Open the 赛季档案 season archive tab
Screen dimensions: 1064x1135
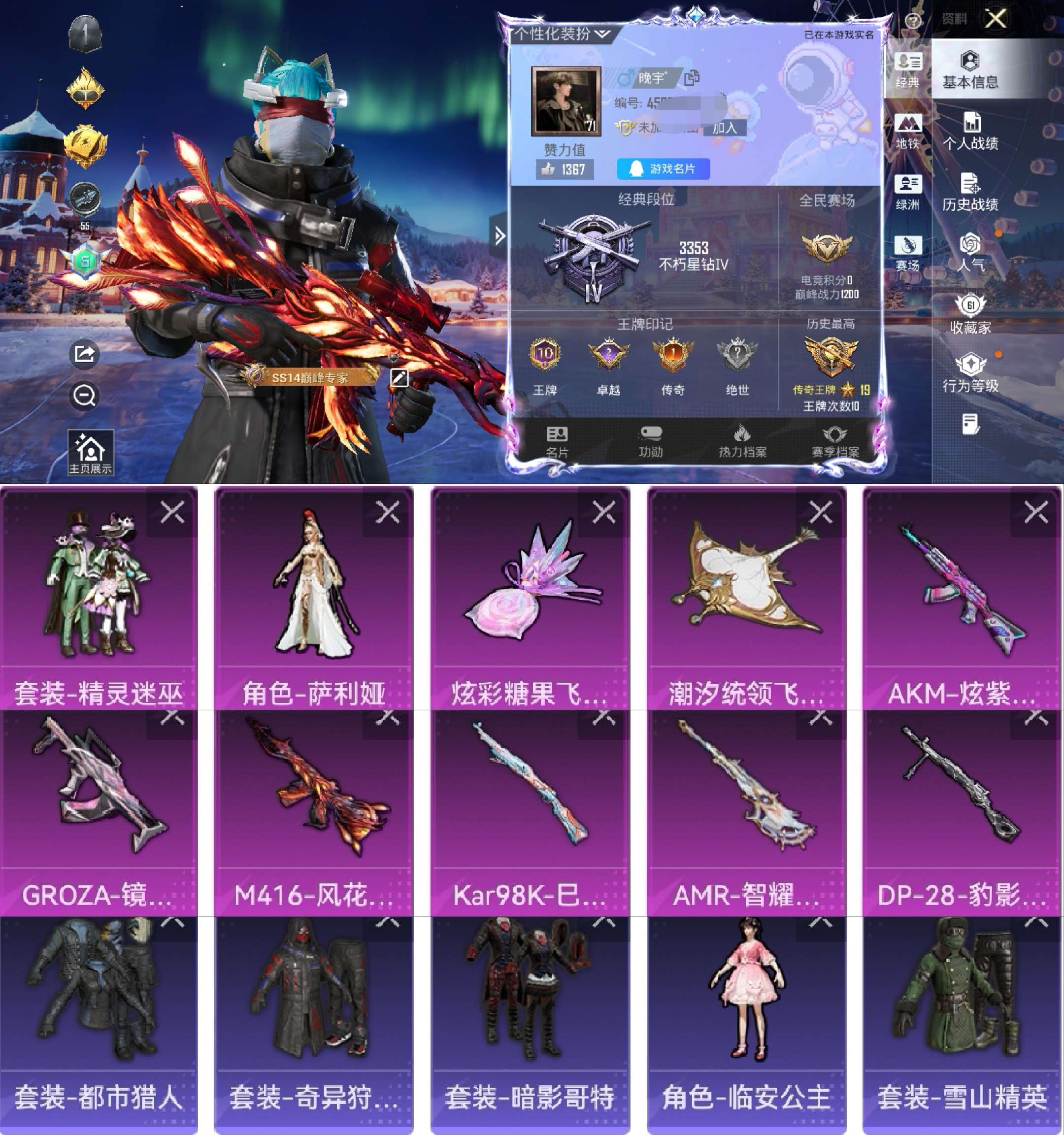tap(835, 441)
